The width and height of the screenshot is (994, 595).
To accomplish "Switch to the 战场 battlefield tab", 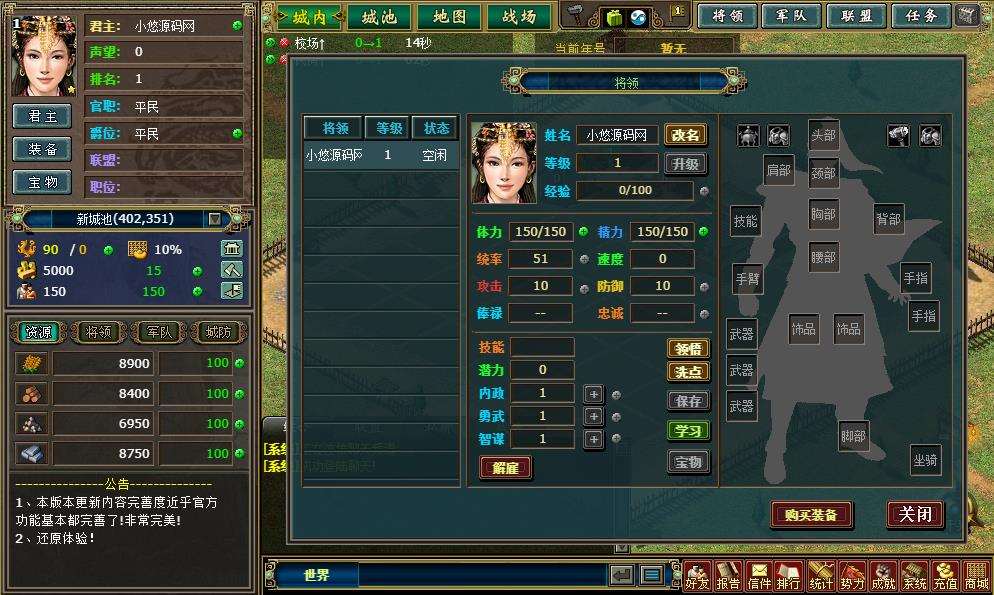I will pos(518,17).
